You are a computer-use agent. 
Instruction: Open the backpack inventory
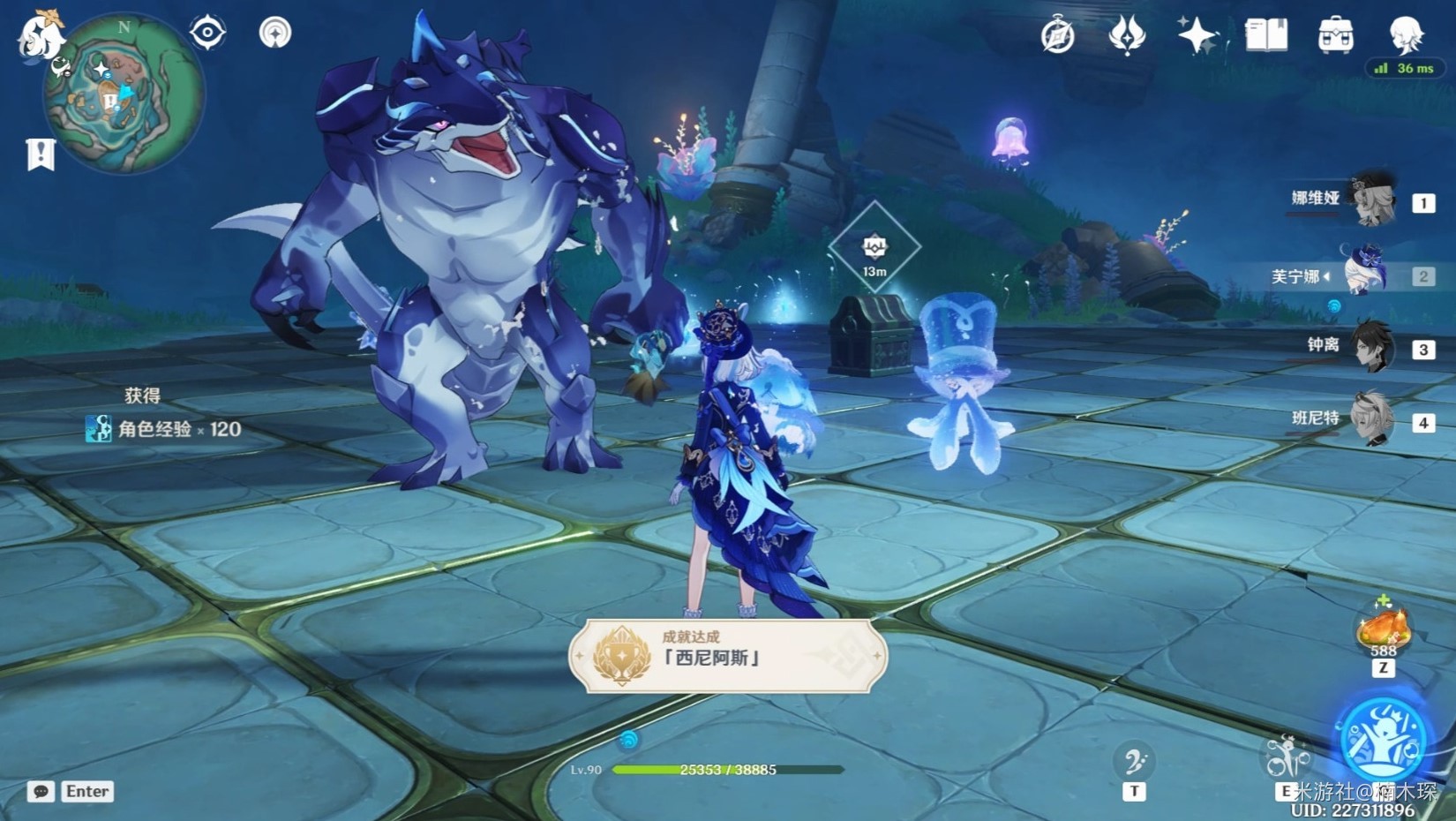1335,36
